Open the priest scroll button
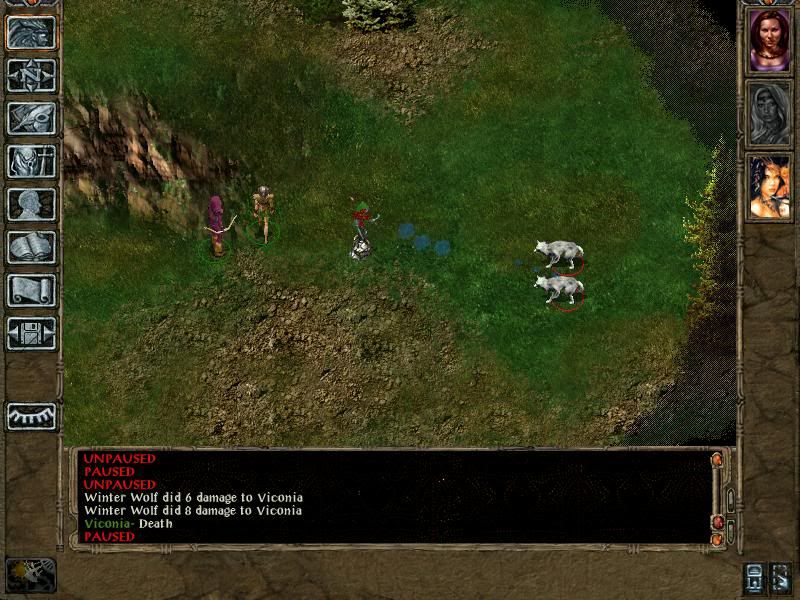Viewport: 800px width, 600px height. point(31,290)
